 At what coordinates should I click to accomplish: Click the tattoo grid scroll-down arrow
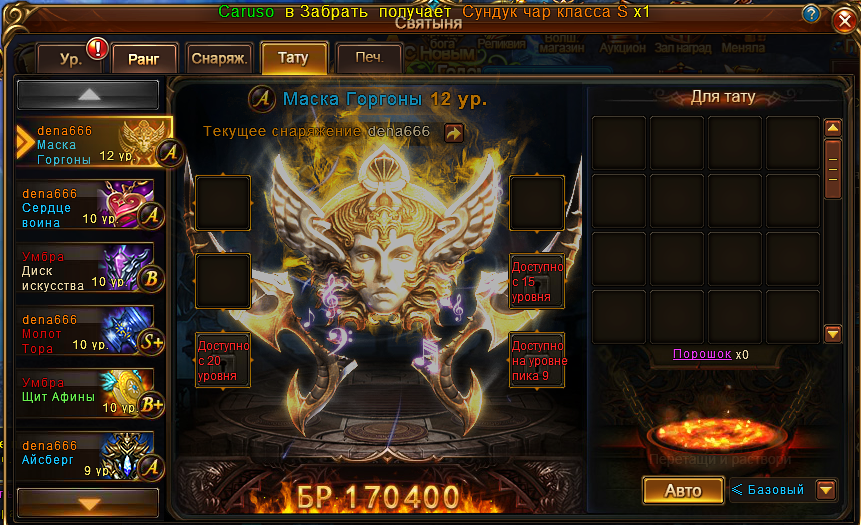pos(832,333)
